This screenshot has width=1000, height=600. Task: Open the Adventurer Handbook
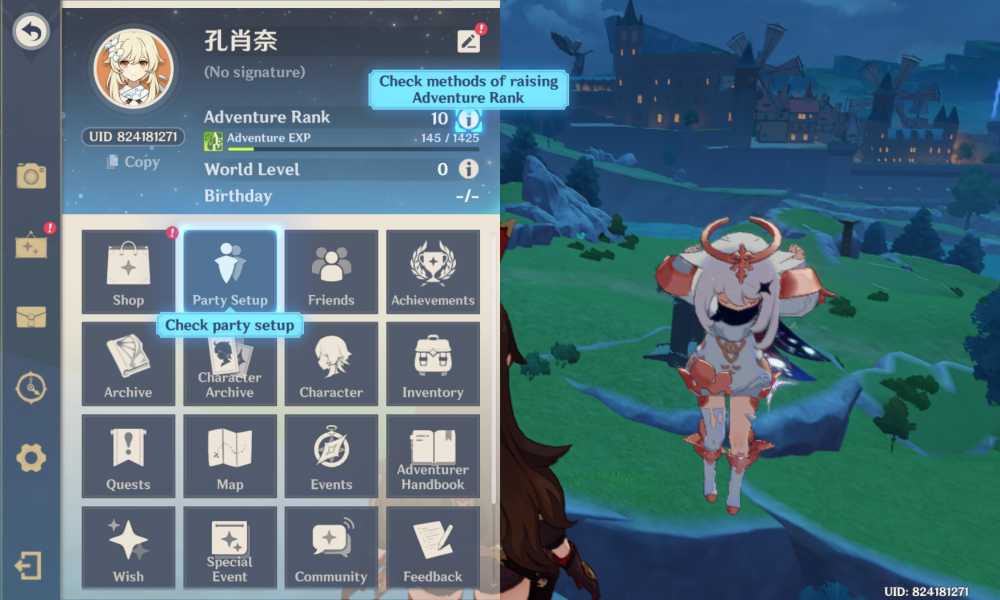tap(433, 456)
